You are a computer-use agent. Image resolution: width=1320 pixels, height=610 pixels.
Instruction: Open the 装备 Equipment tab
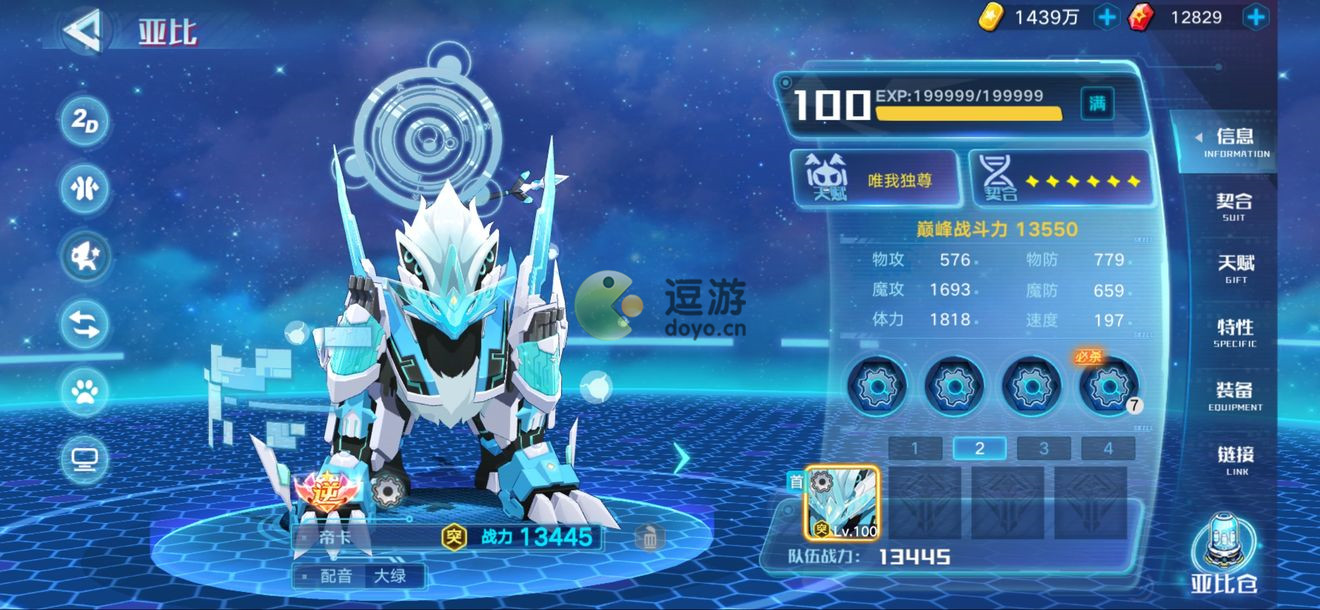click(1235, 395)
